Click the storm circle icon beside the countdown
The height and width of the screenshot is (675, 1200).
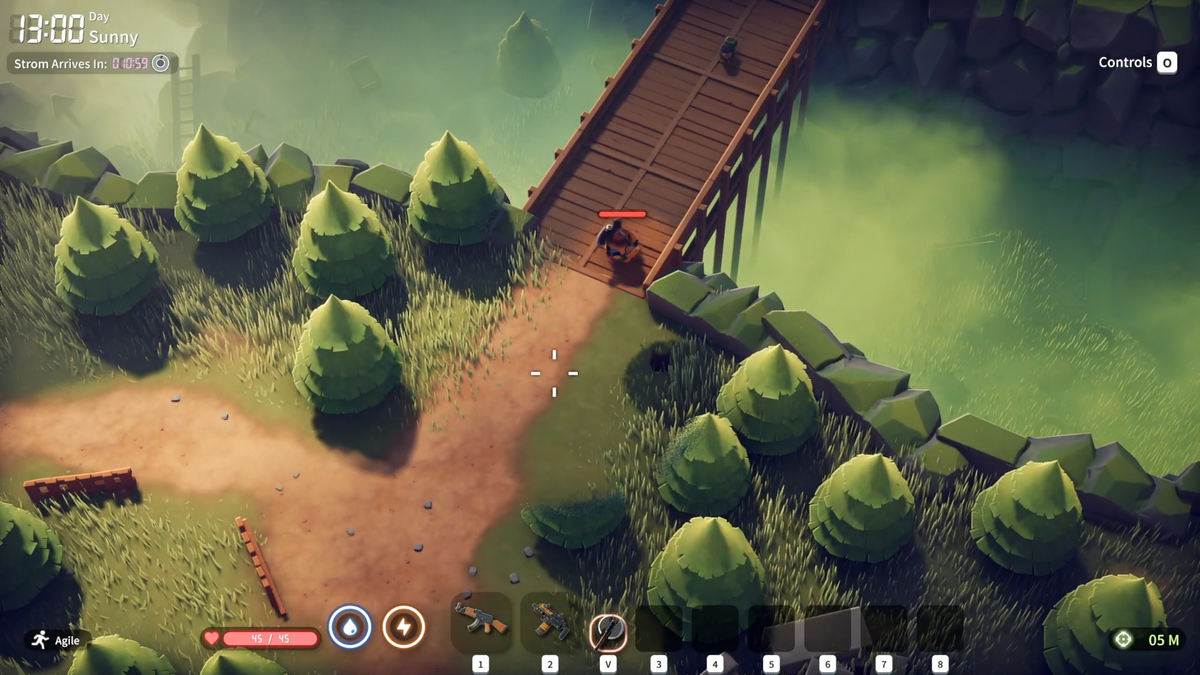[x=160, y=64]
